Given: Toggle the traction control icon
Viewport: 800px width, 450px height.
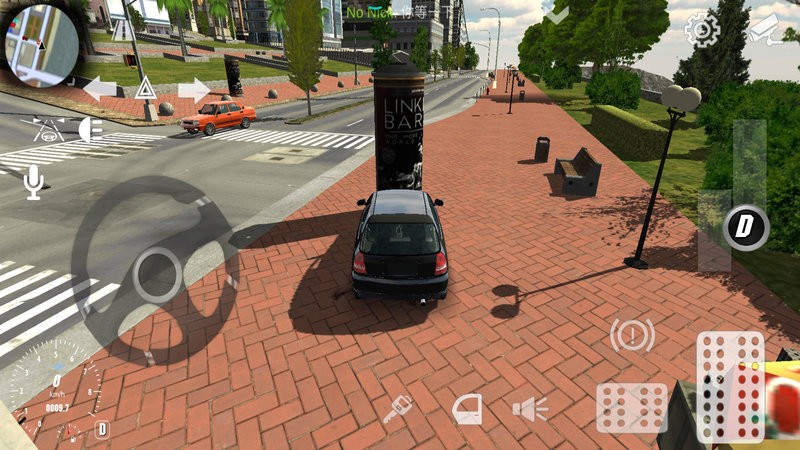Looking at the screenshot, I should coord(45,128).
